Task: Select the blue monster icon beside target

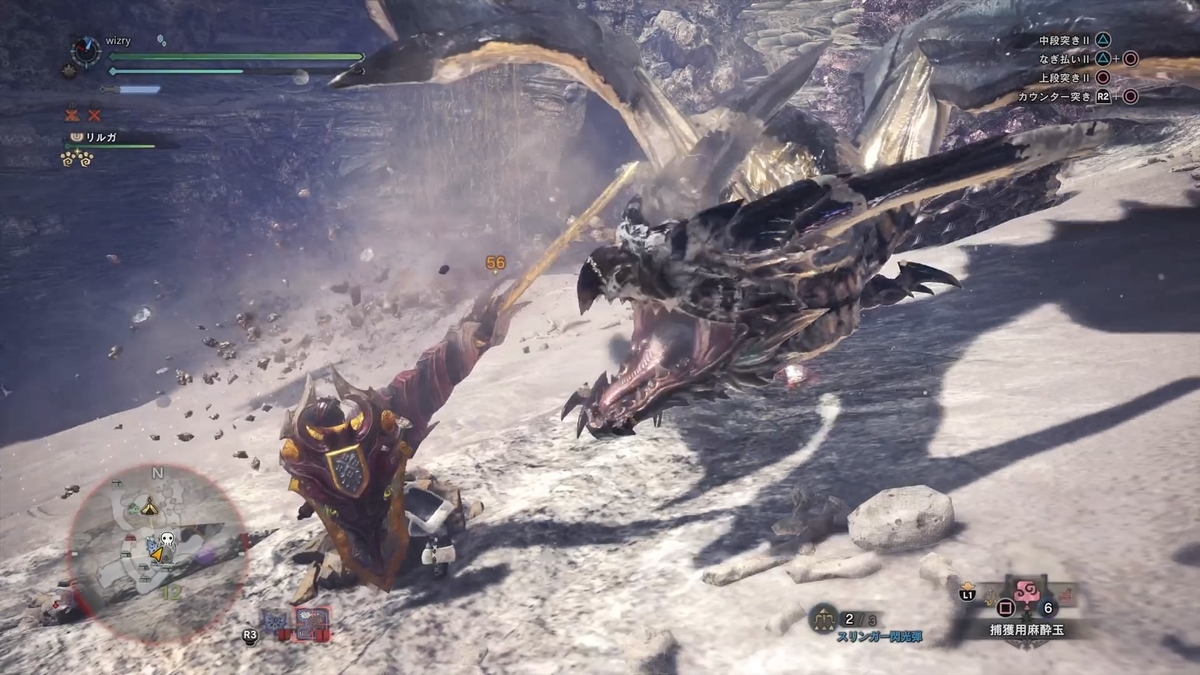Action: tap(274, 621)
